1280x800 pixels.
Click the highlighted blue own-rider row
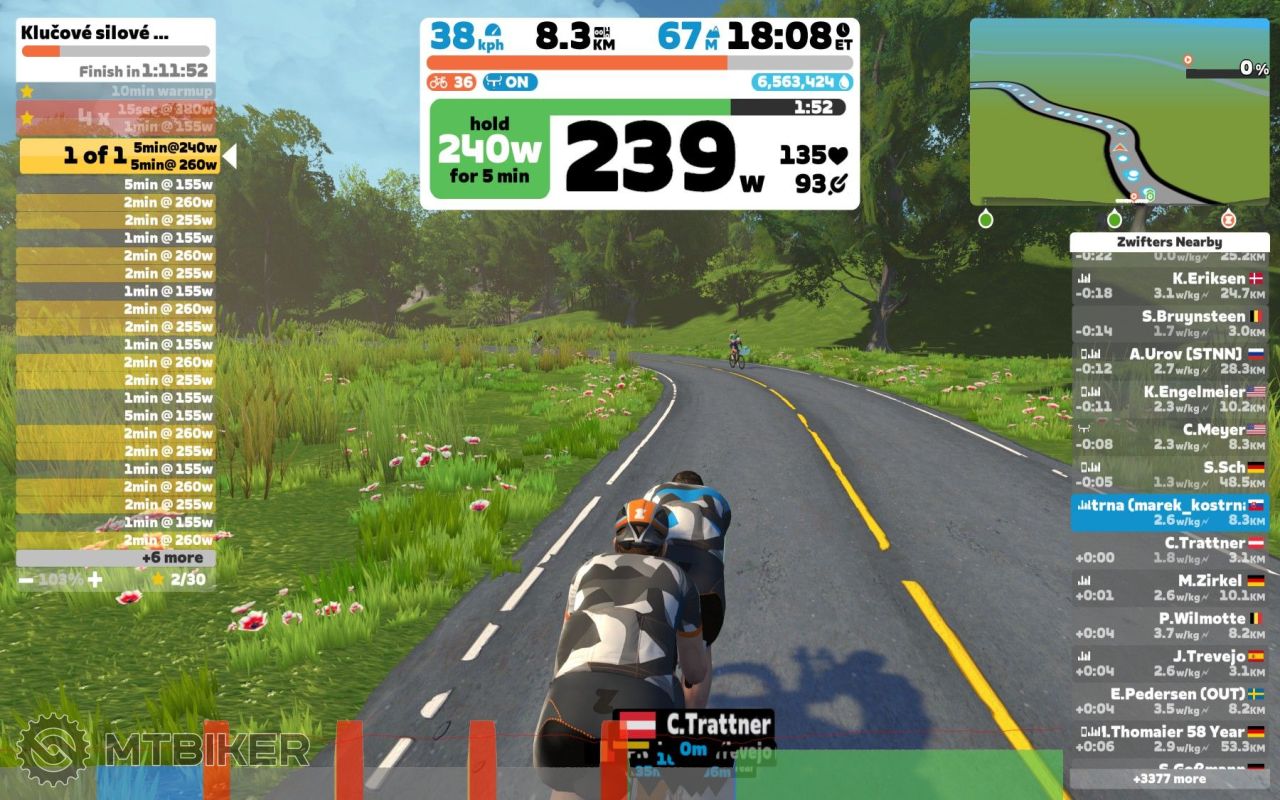(1169, 512)
